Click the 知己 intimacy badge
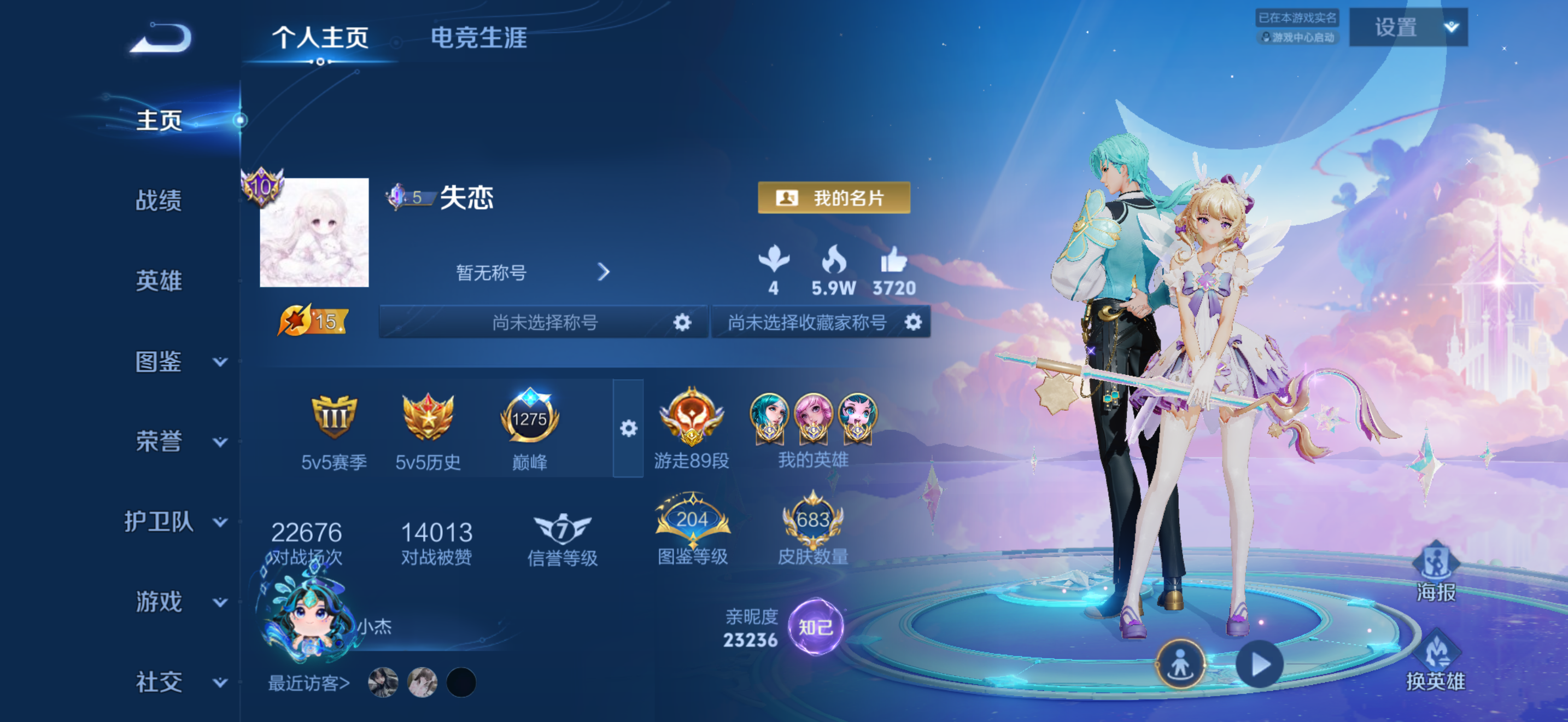The height and width of the screenshot is (722, 1568). 815,627
